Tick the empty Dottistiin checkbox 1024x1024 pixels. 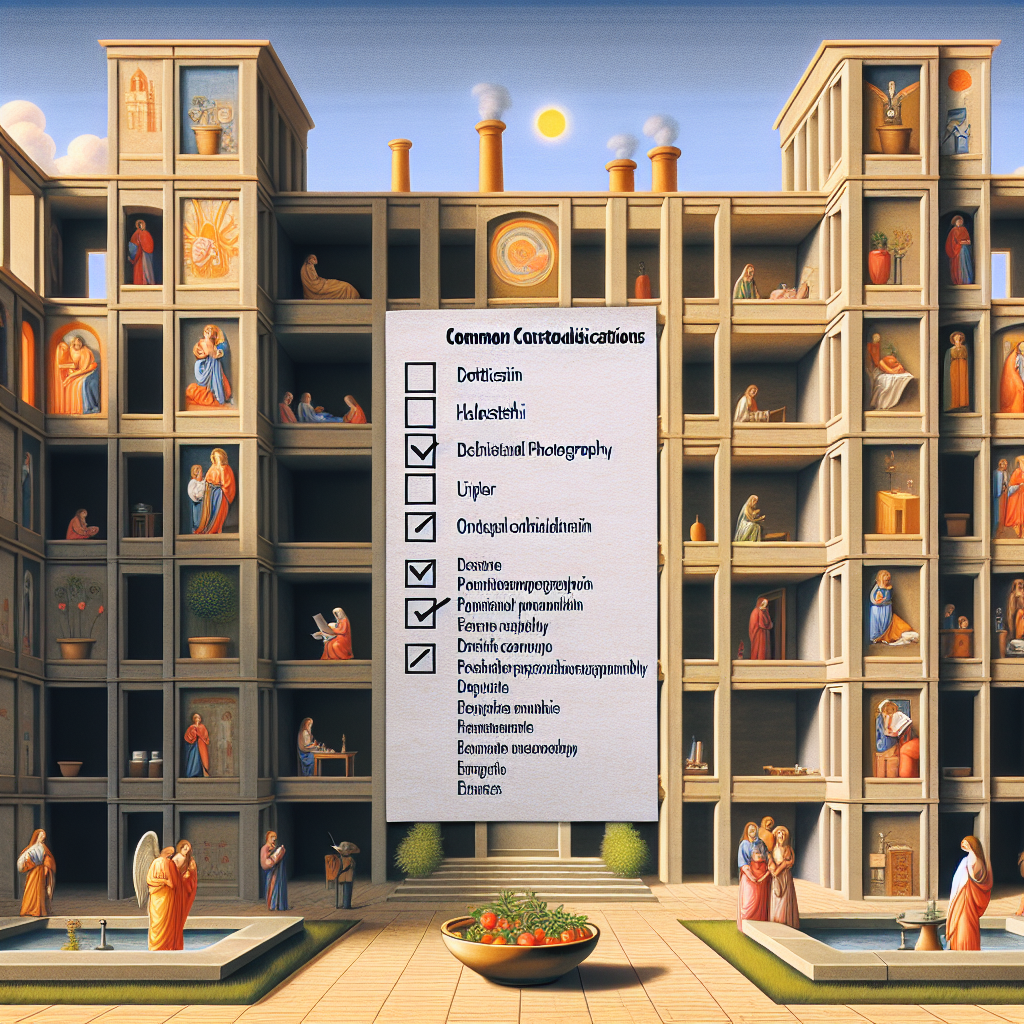[x=420, y=377]
